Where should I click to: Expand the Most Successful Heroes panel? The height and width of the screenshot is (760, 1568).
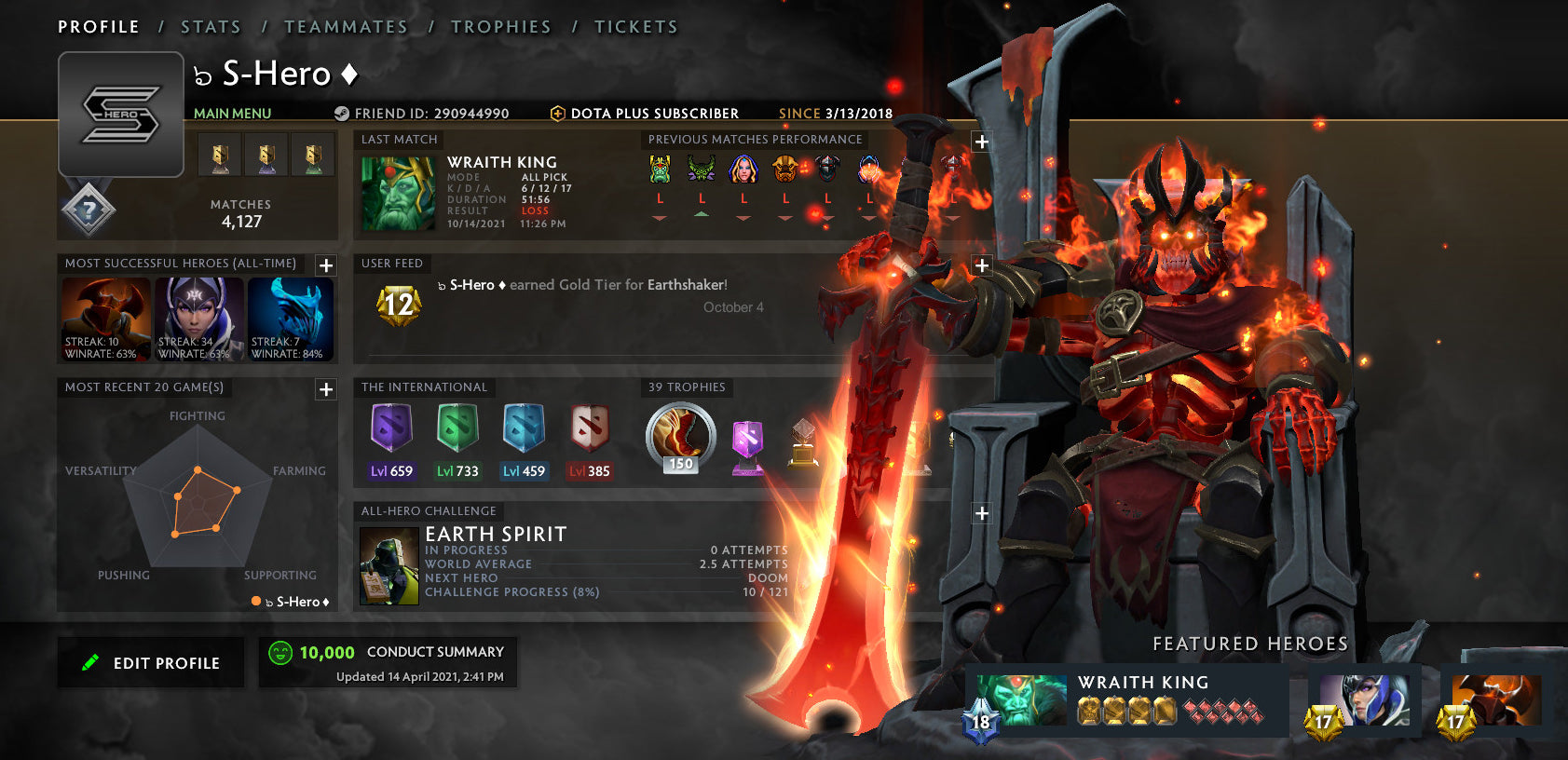coord(324,265)
